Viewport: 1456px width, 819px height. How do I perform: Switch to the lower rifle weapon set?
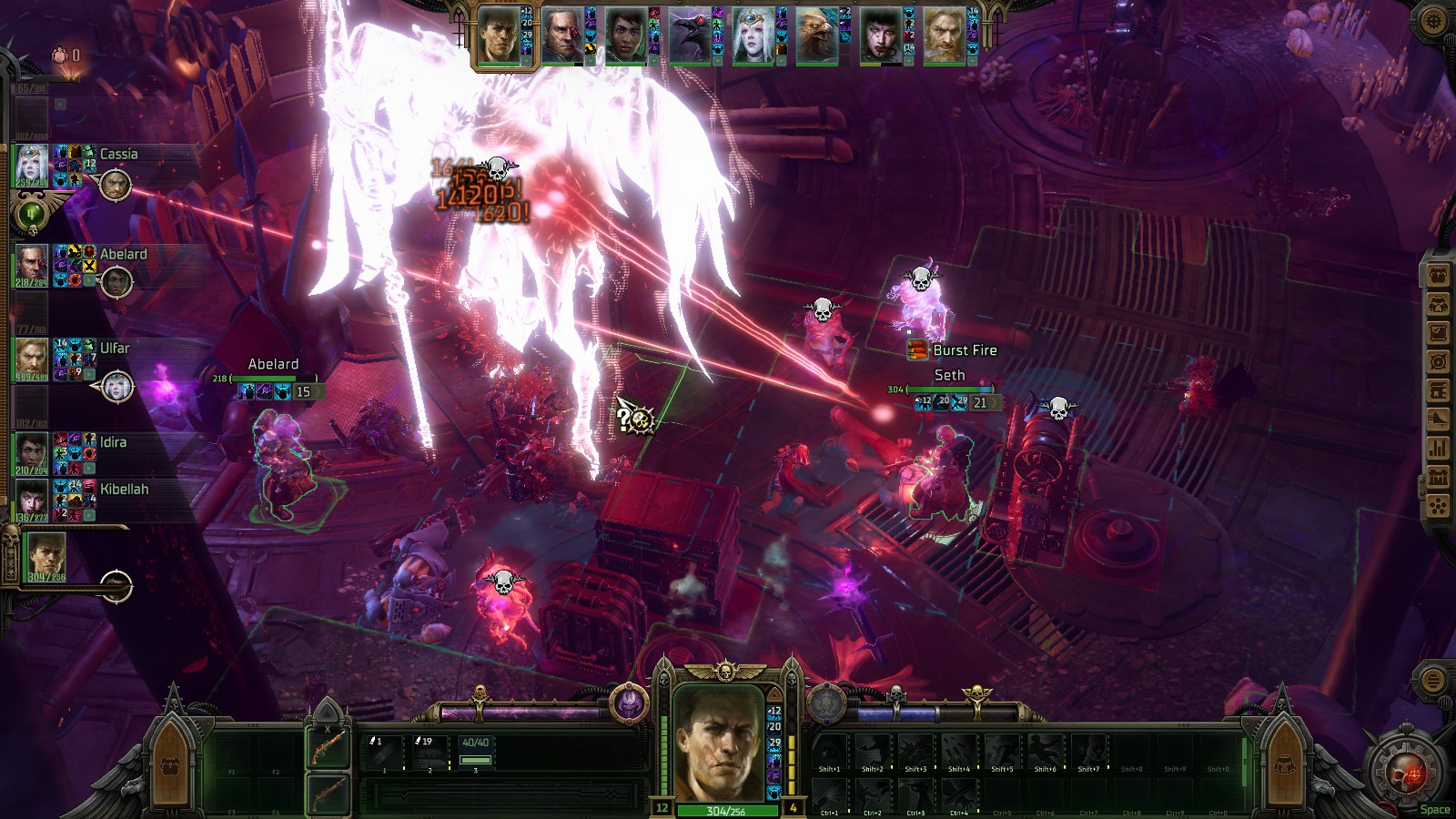point(328,794)
